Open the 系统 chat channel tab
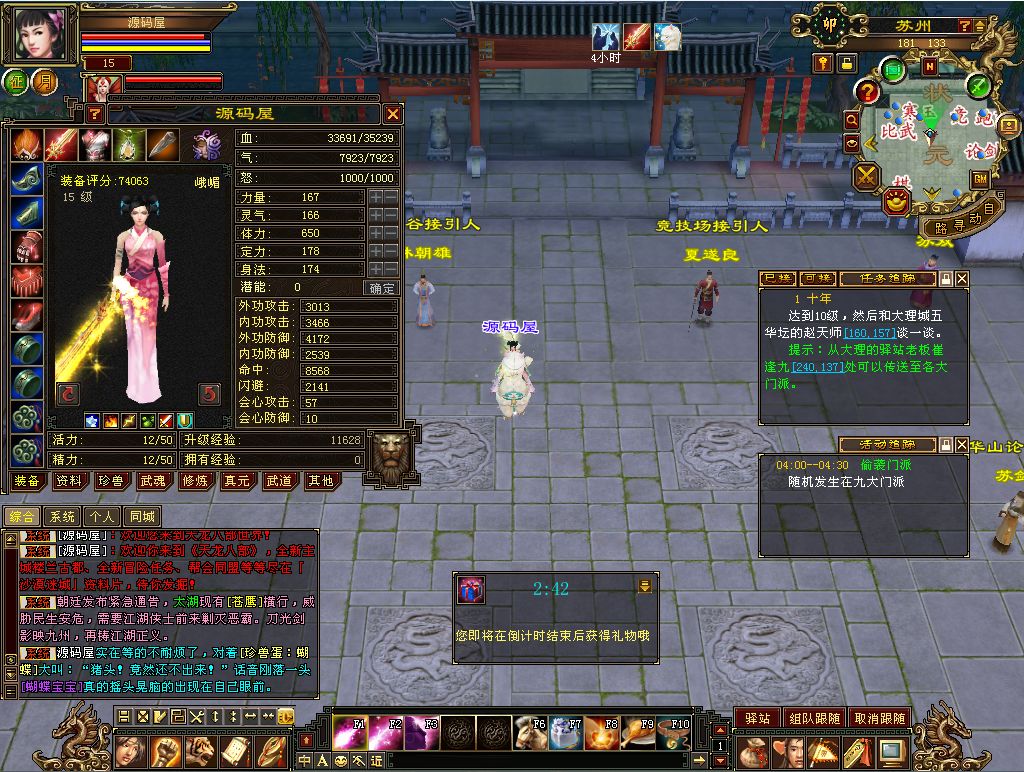The width and height of the screenshot is (1024, 772). tap(62, 517)
